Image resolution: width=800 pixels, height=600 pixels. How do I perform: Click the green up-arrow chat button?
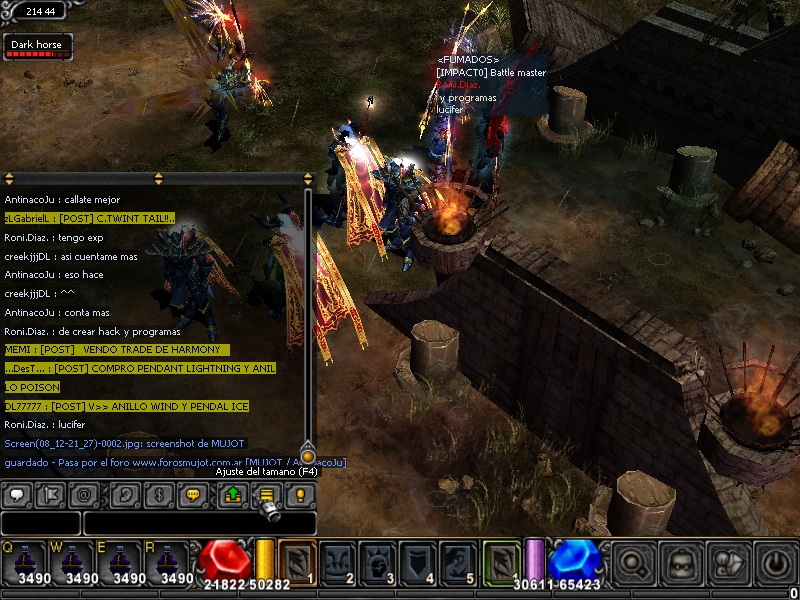coord(231,494)
